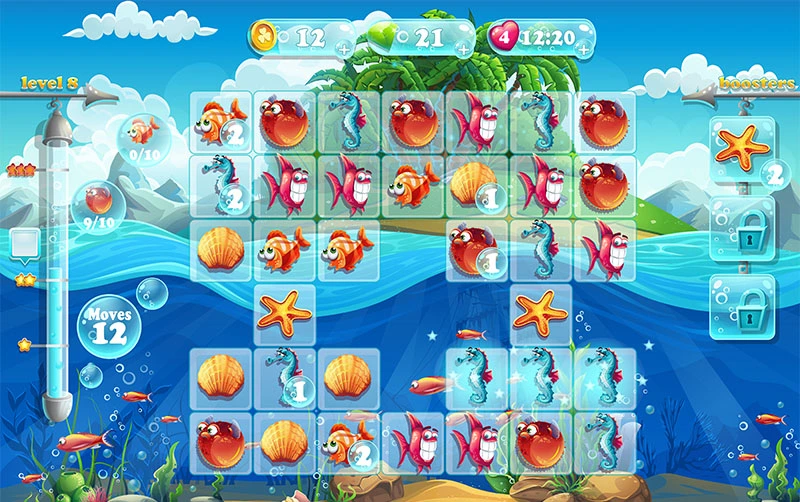This screenshot has width=800, height=502.
Task: Select the pufferfish tile with a 1 badge
Action: pyautogui.click(x=475, y=249)
